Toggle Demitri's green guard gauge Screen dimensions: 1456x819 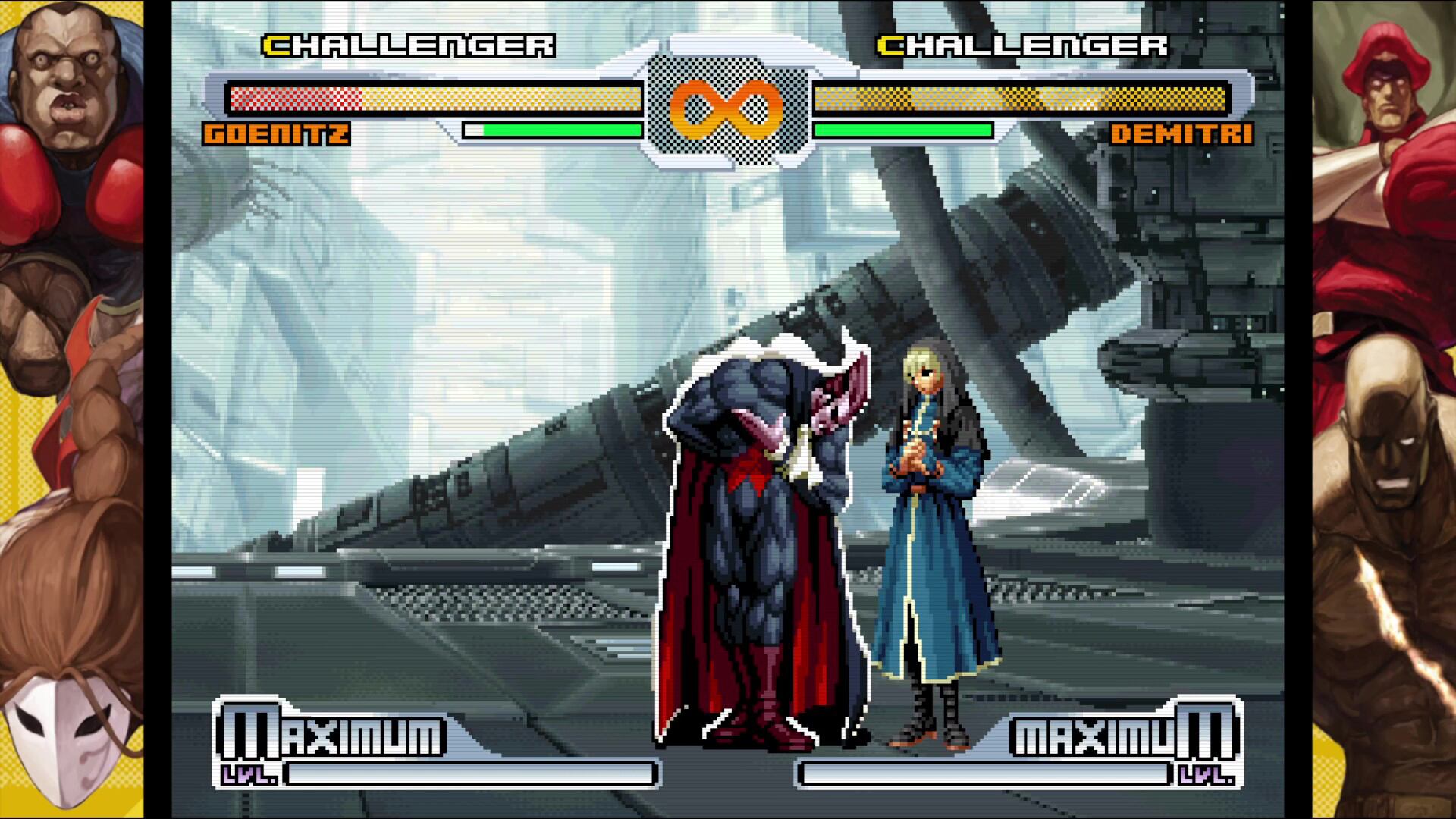click(x=902, y=130)
